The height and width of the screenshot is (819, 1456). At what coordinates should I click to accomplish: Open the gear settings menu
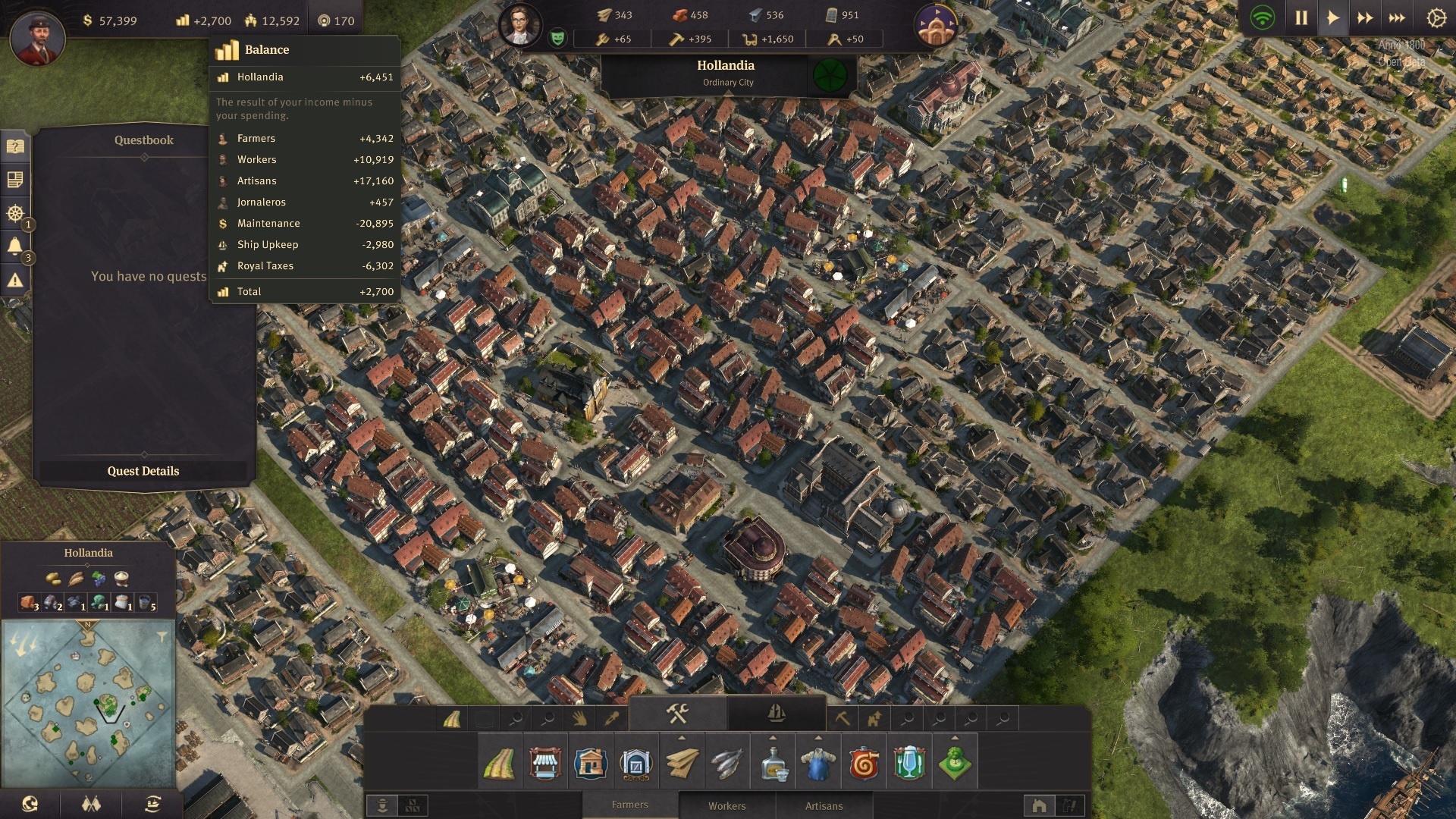coord(1436,18)
